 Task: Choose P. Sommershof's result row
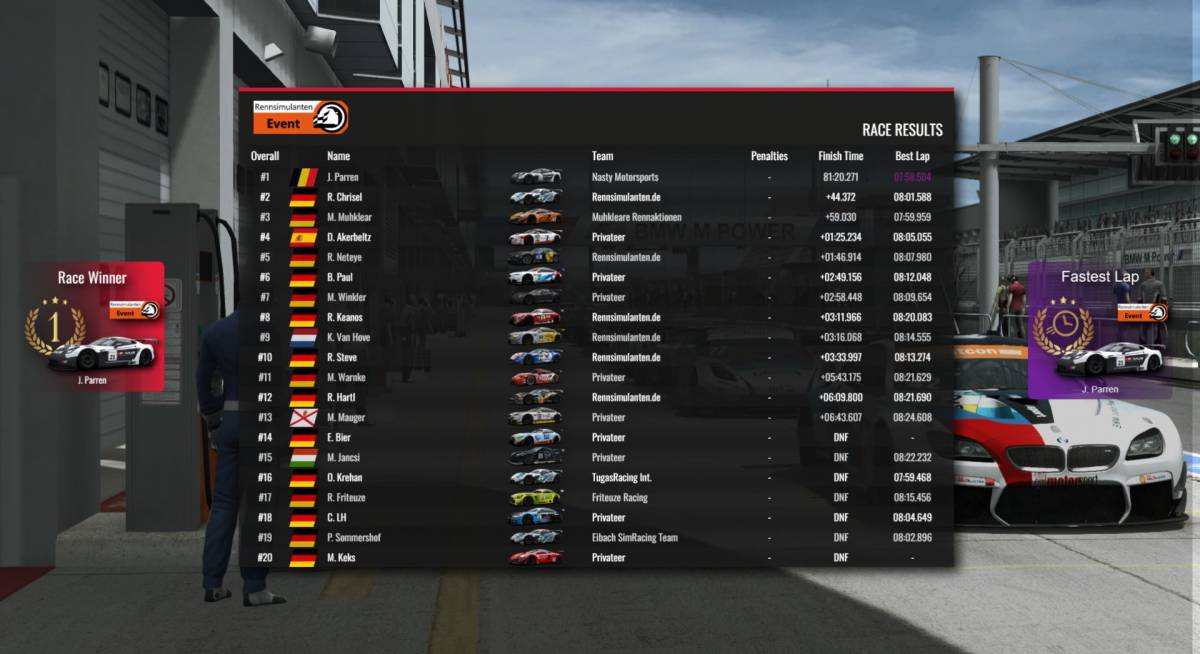pos(595,537)
